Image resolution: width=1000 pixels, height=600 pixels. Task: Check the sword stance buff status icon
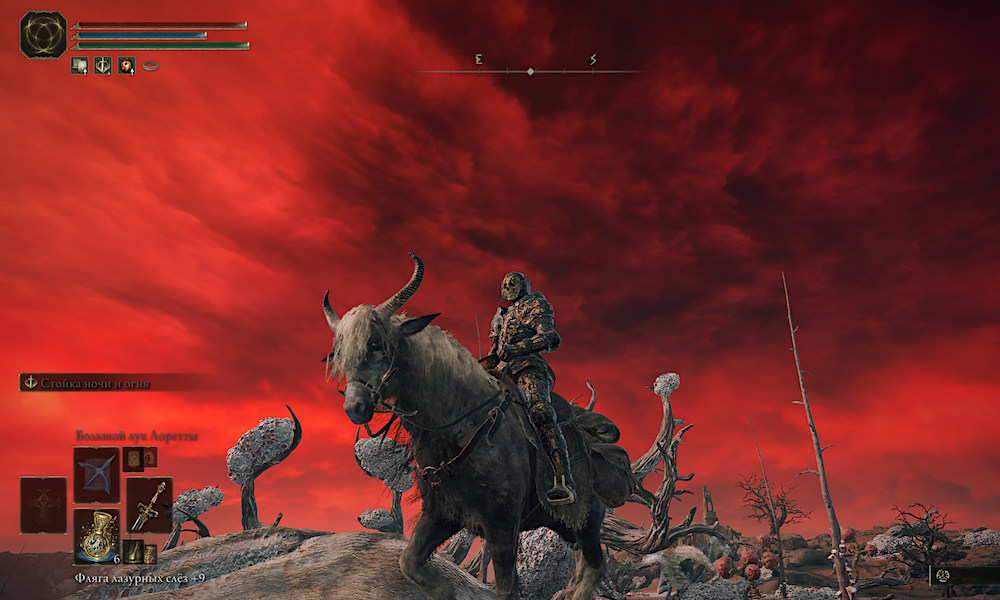103,66
